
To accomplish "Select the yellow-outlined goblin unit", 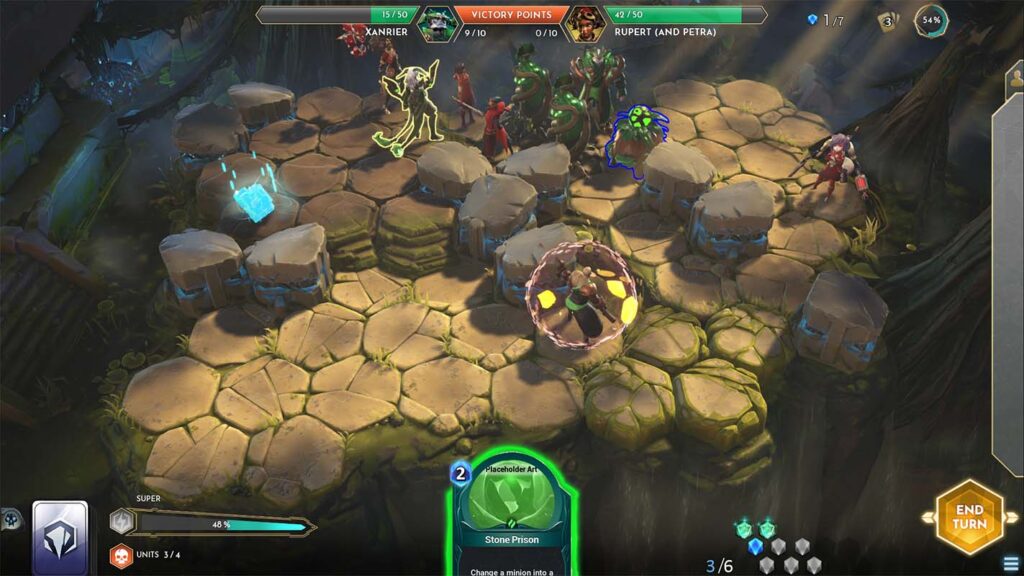I will (409, 107).
